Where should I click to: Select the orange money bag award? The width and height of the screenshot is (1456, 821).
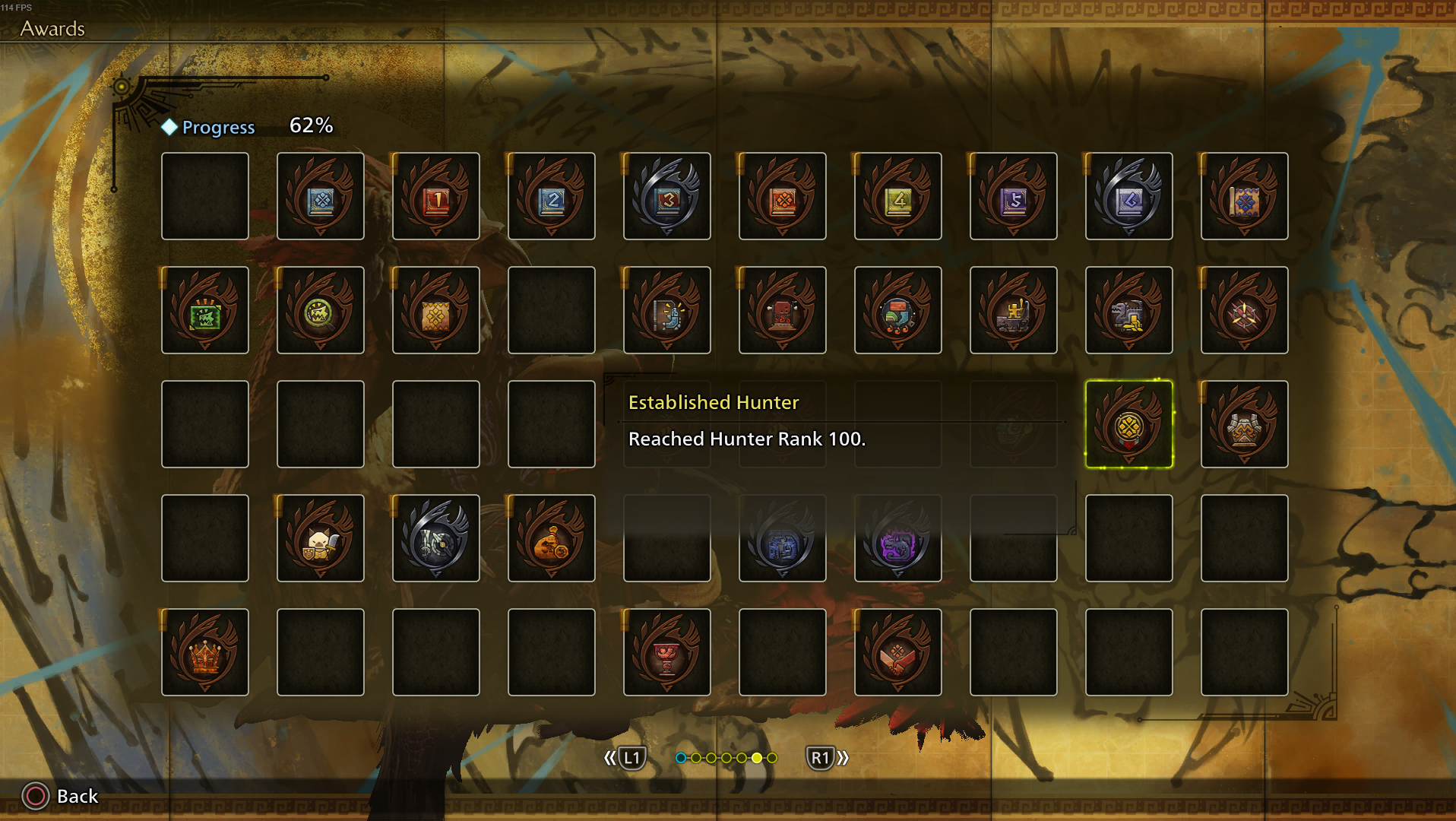(x=552, y=539)
